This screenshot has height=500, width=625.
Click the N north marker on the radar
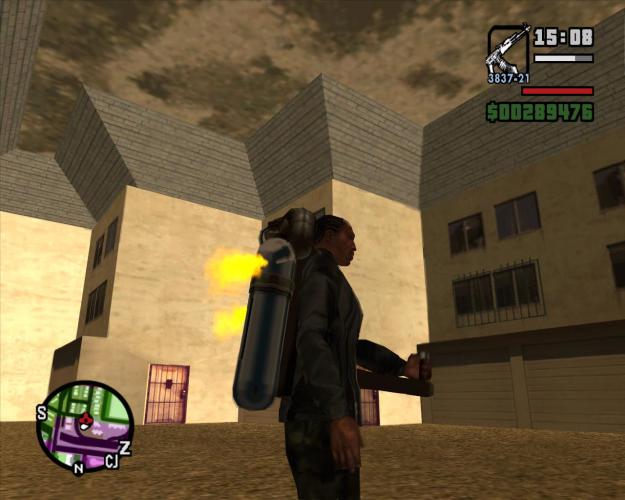78,467
